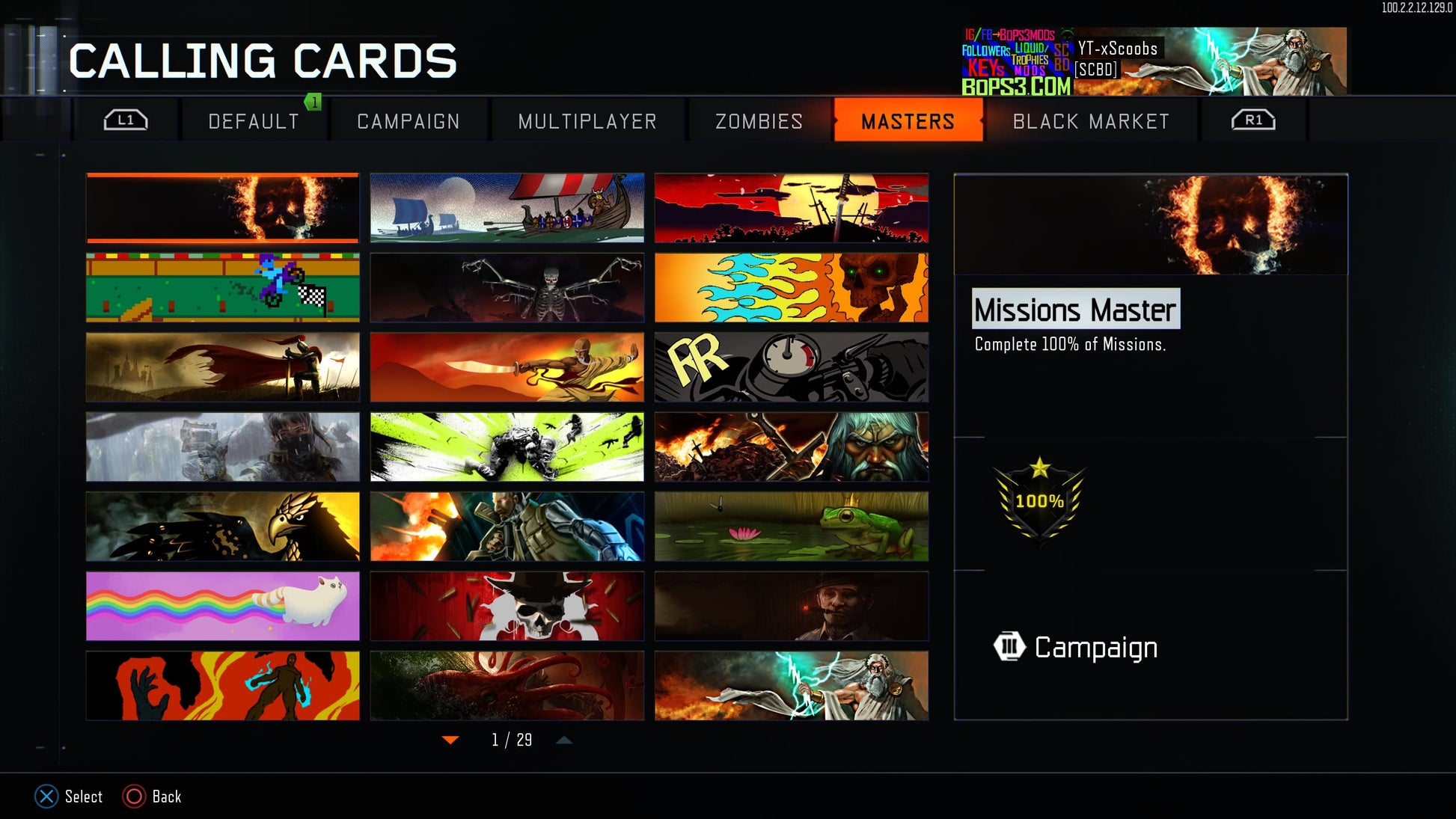The image size is (1456, 819).
Task: Switch to the Multiplayer tab
Action: (587, 121)
